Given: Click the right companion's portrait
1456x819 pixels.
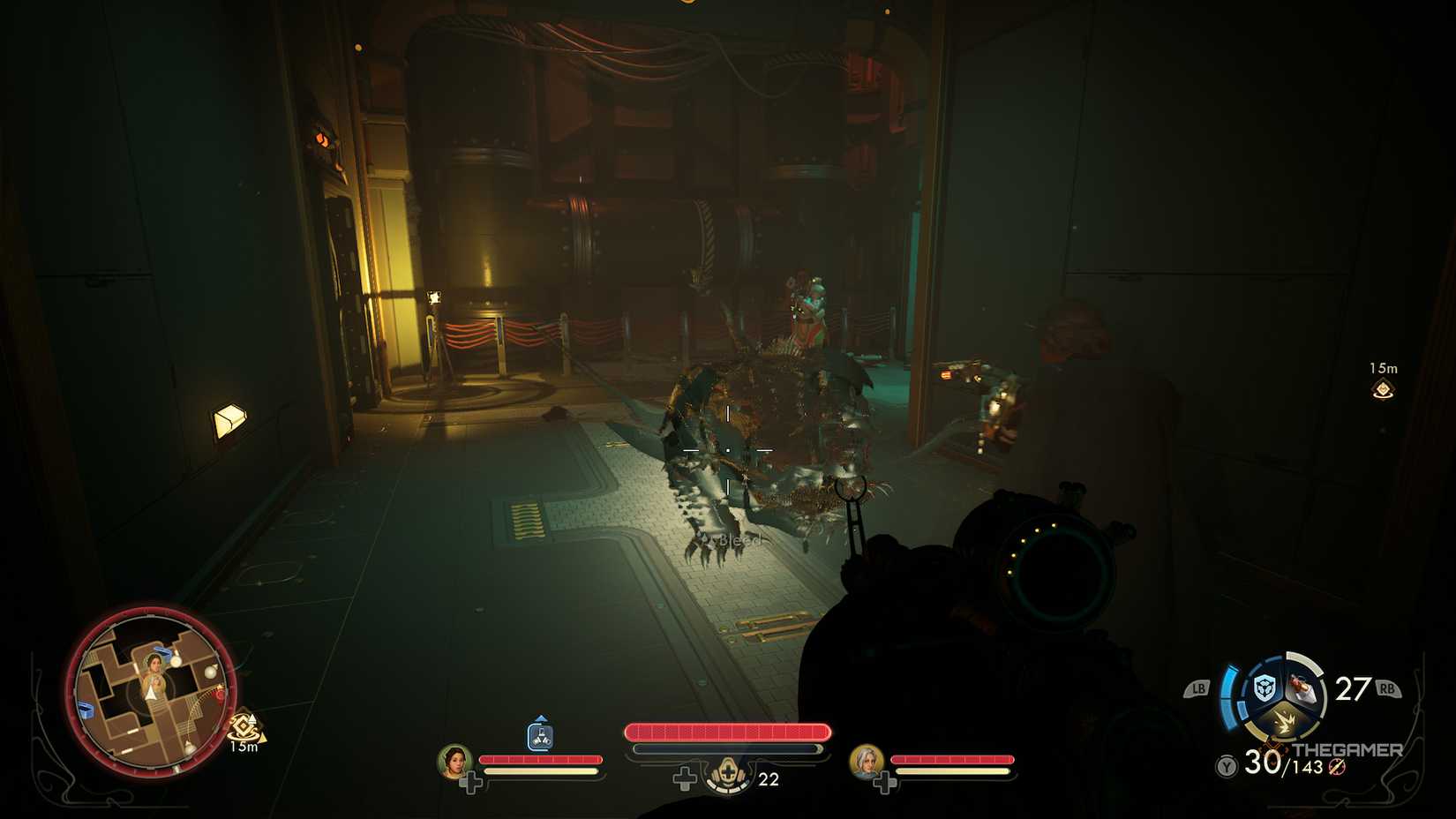Looking at the screenshot, I should 865,764.
